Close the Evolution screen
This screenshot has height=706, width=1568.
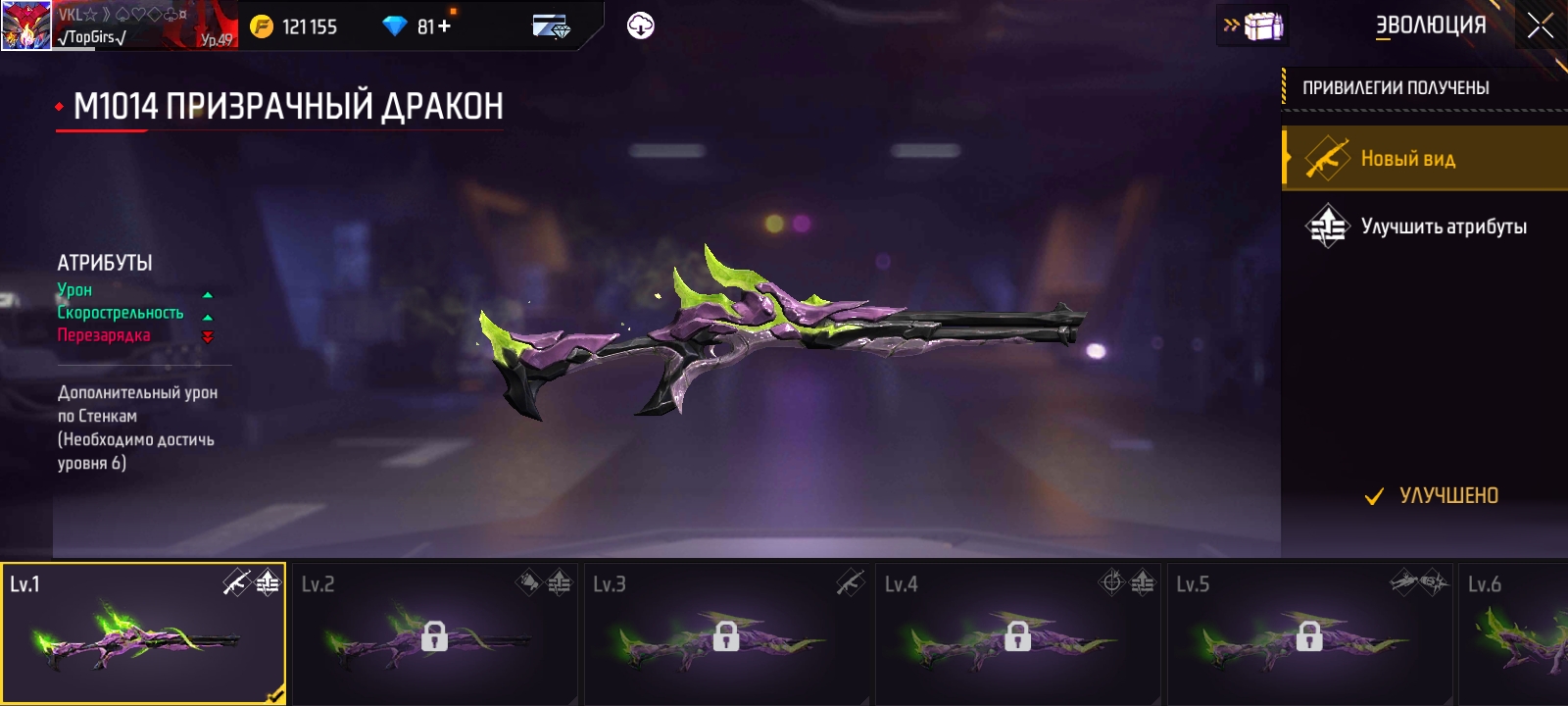(x=1540, y=26)
